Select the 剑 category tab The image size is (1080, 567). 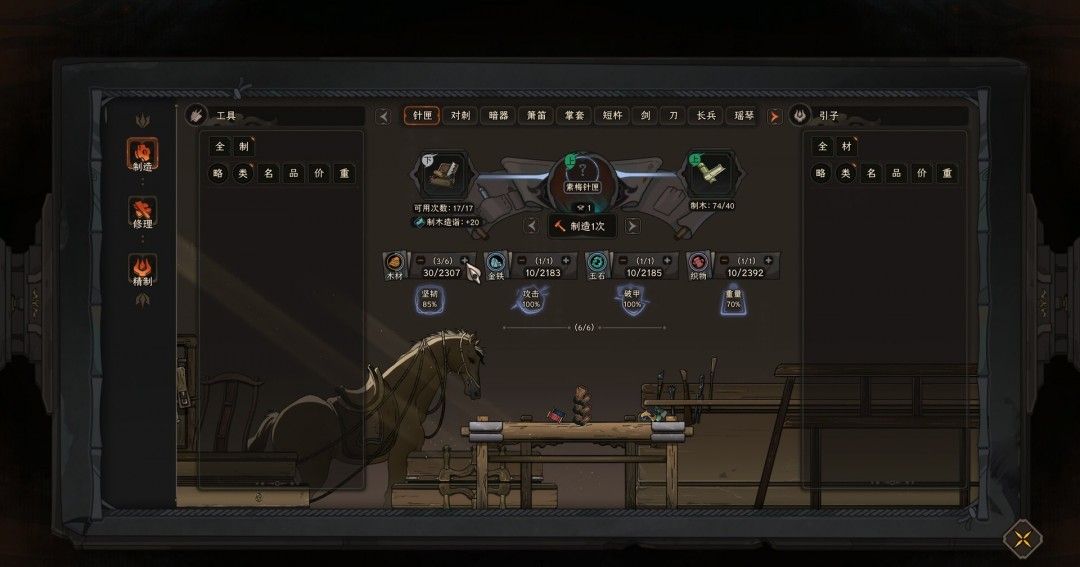pyautogui.click(x=645, y=116)
